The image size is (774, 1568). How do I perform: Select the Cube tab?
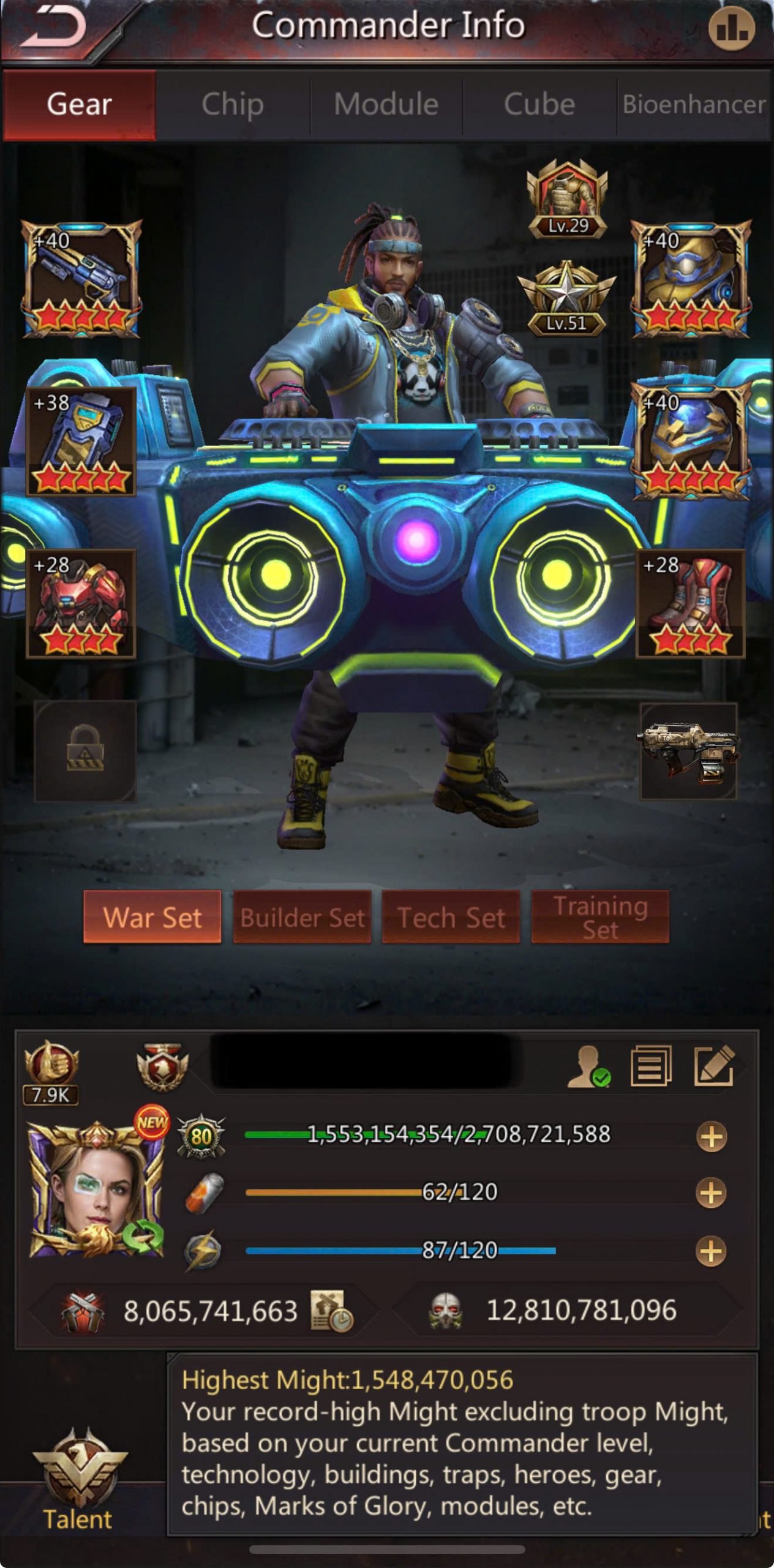pos(539,104)
